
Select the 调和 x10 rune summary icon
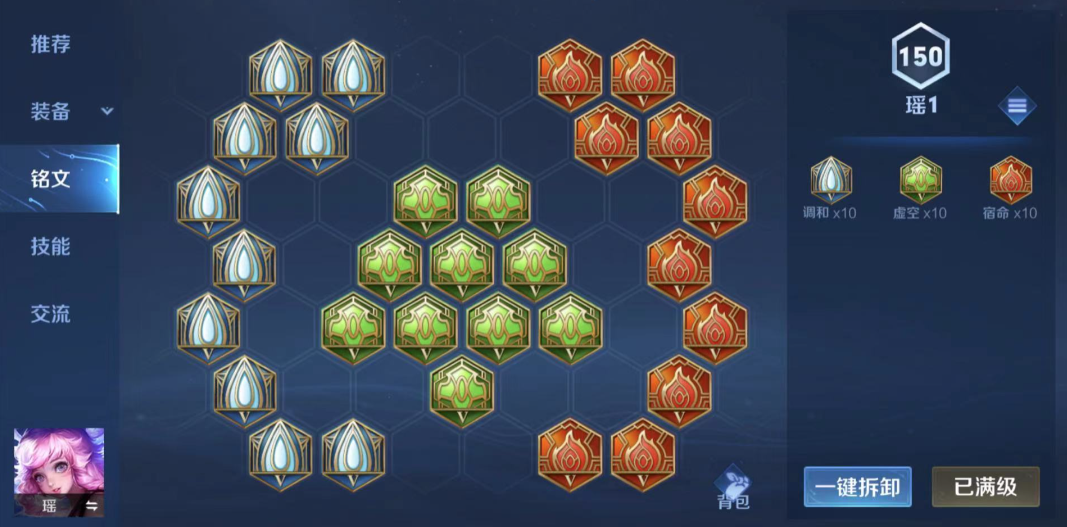tap(831, 180)
